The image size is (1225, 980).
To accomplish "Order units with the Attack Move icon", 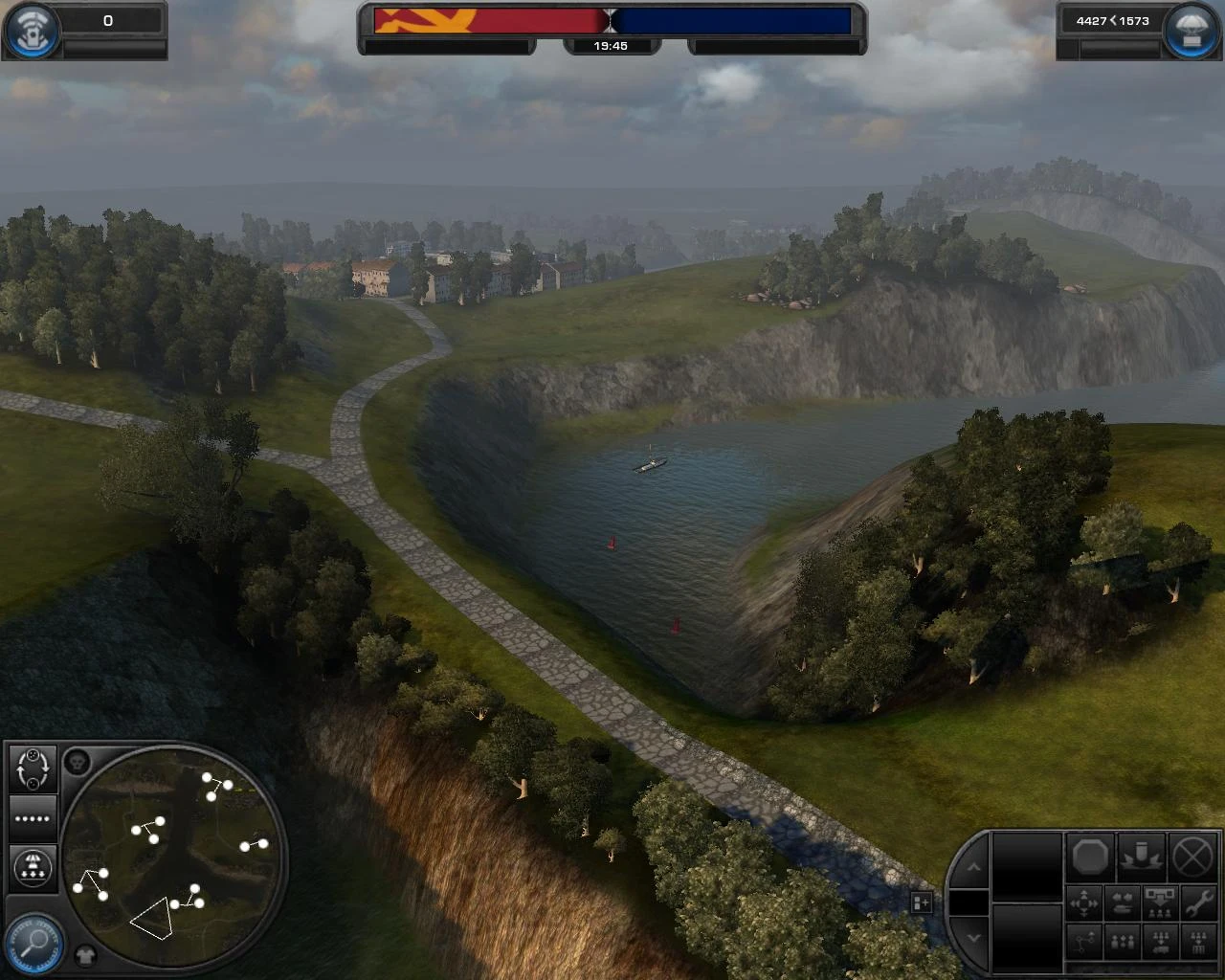I will [1123, 903].
